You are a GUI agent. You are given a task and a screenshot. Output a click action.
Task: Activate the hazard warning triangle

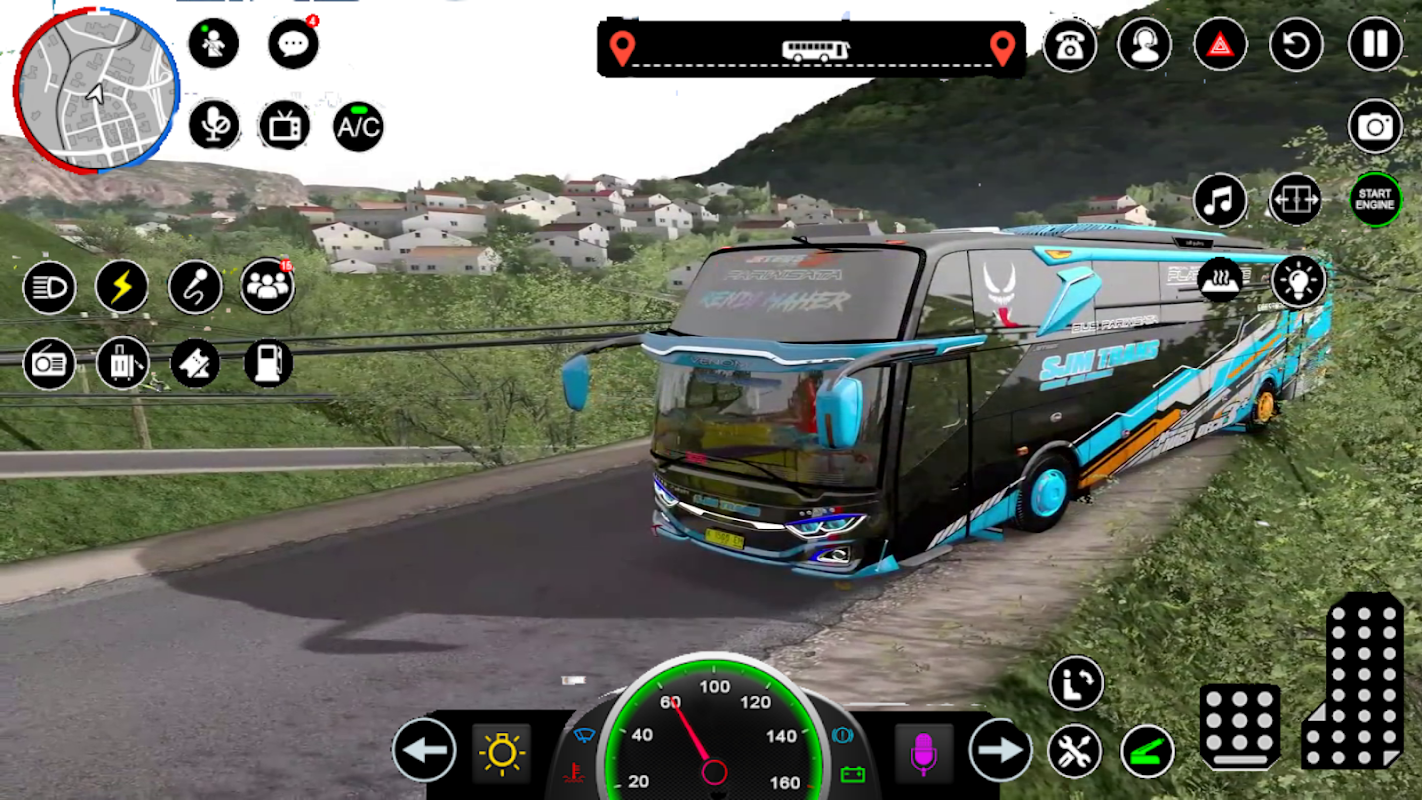(x=1220, y=45)
